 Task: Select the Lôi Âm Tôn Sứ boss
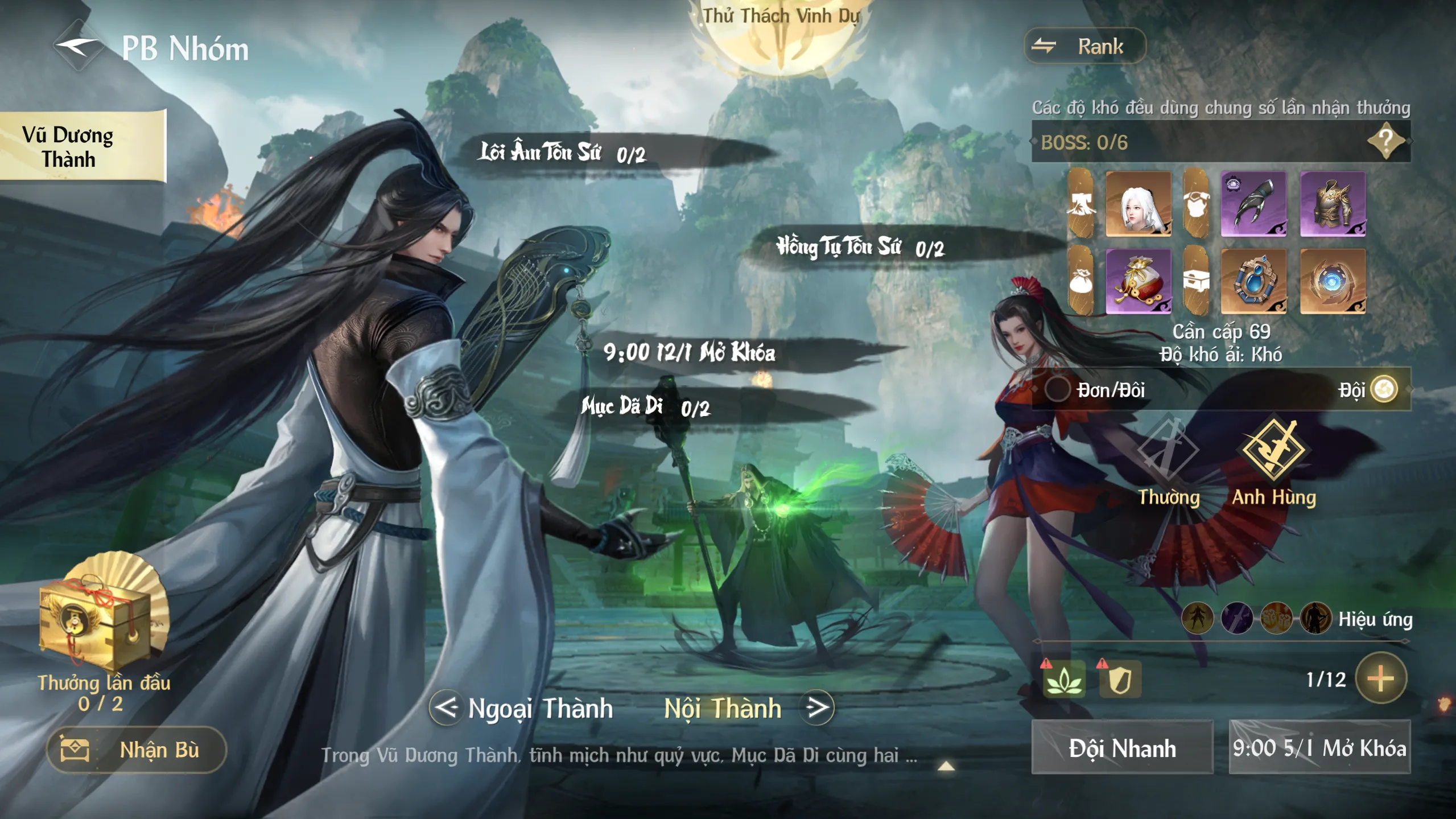tap(563, 153)
